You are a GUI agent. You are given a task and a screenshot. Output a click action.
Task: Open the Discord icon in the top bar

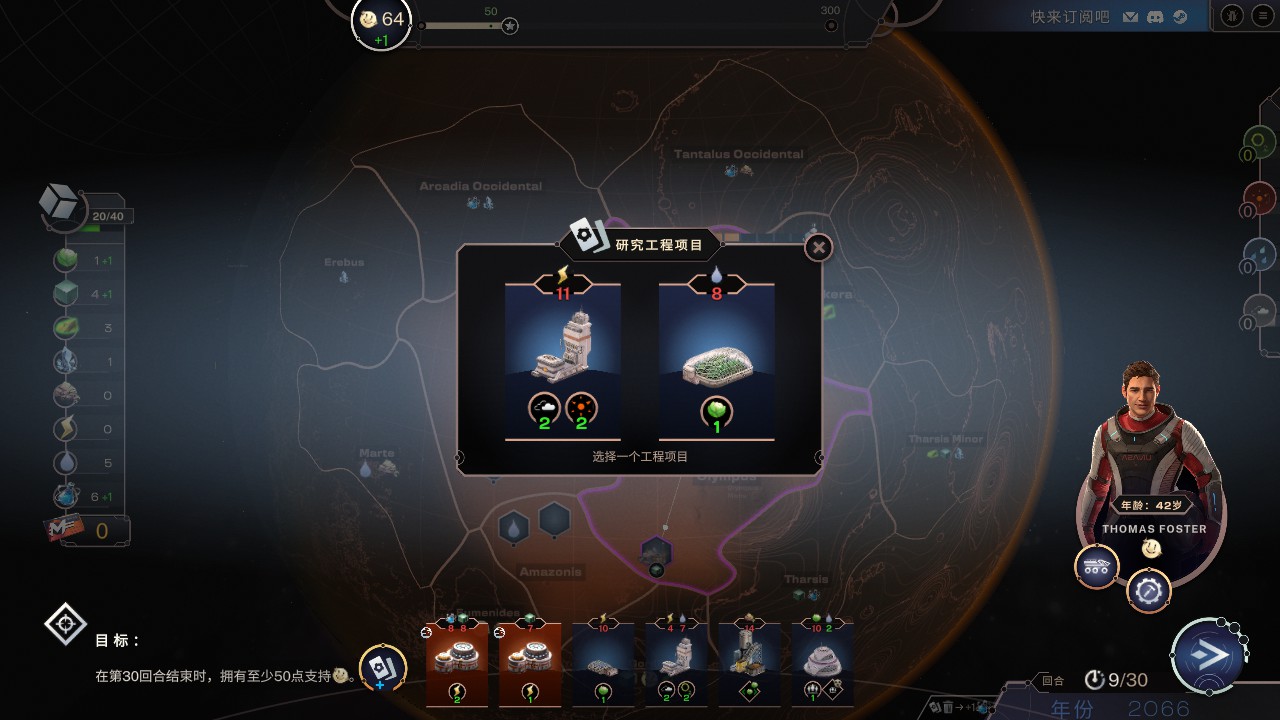pos(1157,16)
